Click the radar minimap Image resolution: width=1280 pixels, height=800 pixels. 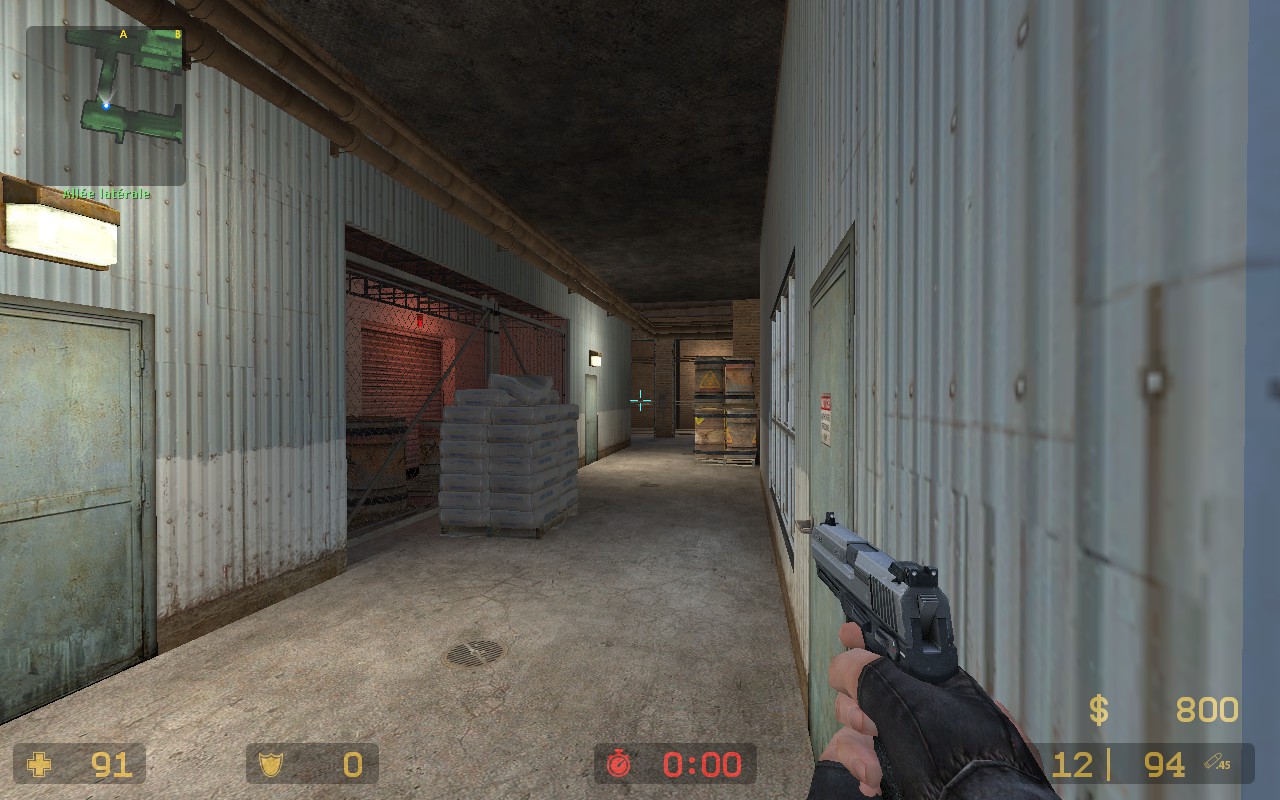[106, 104]
